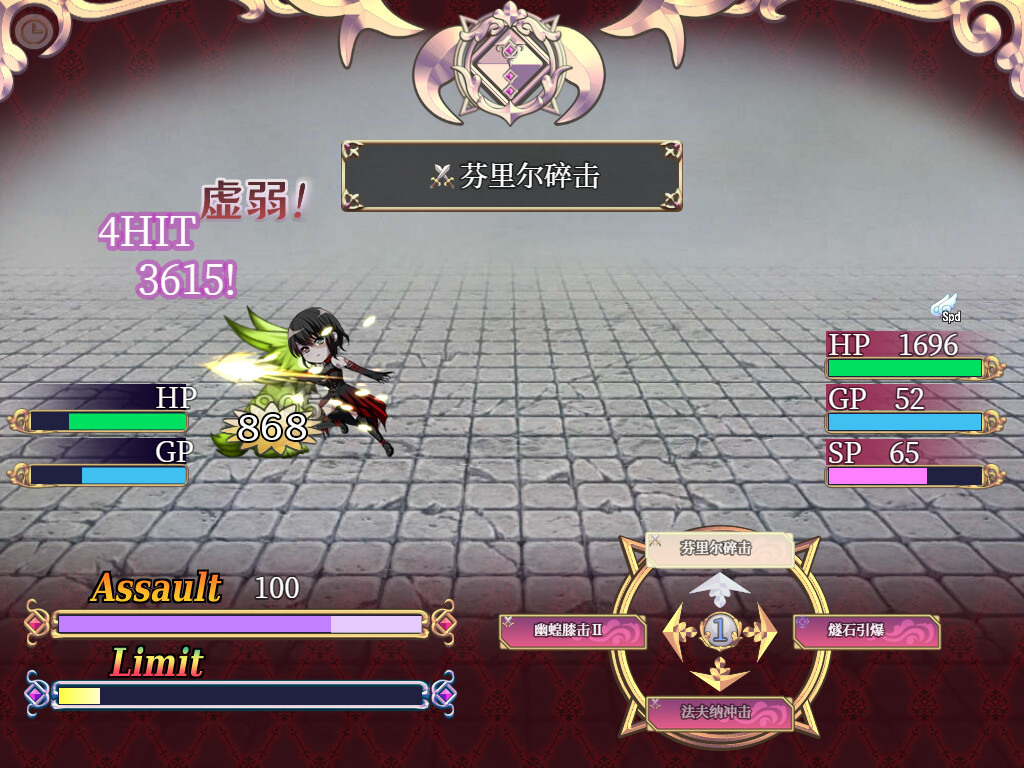Click the upward arrow on the skill wheel
The height and width of the screenshot is (768, 1024).
click(x=720, y=587)
